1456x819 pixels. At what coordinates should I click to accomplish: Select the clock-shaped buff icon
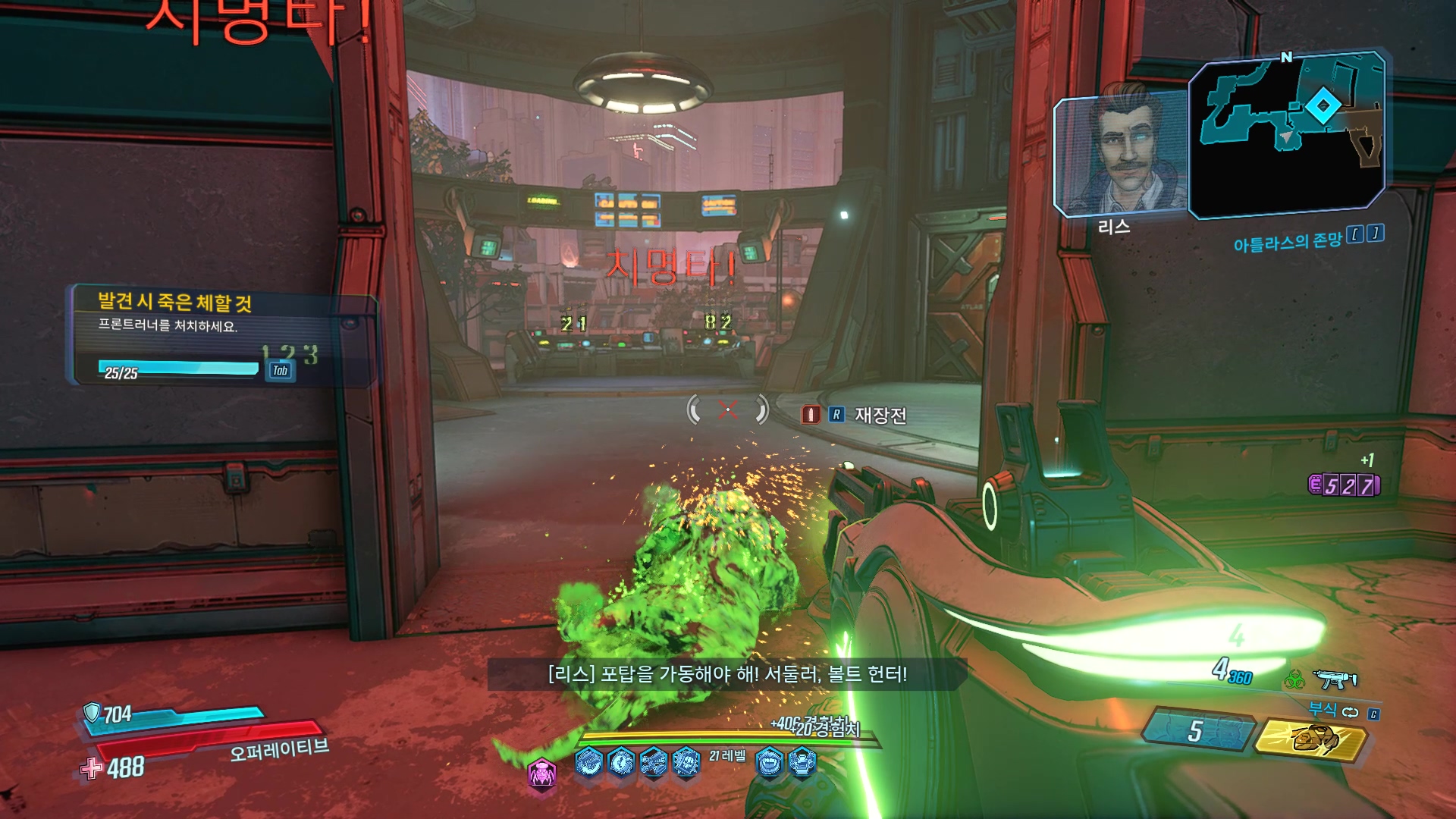621,761
